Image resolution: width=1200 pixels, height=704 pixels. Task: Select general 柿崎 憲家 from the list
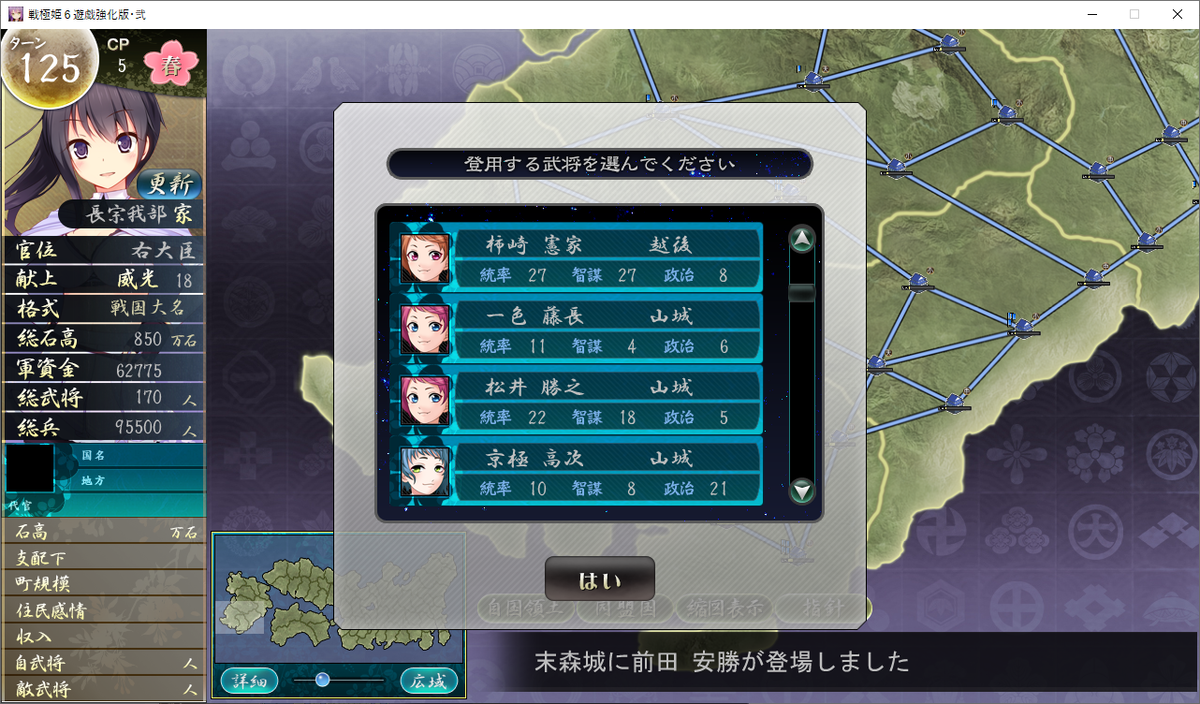coord(578,258)
